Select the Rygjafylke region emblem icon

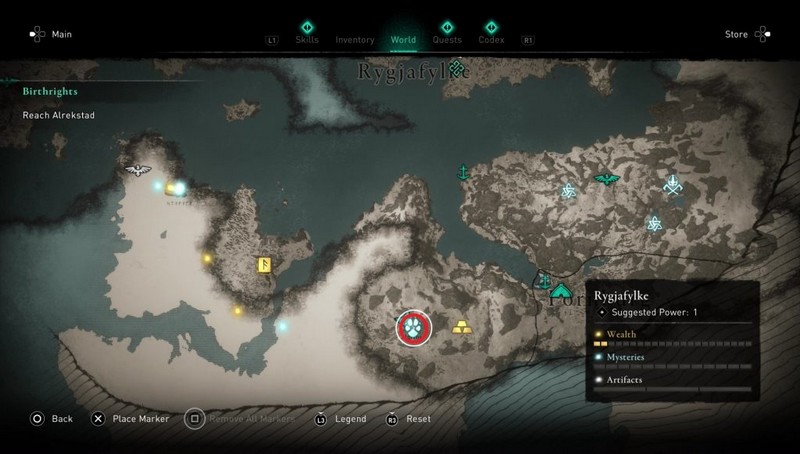(457, 68)
